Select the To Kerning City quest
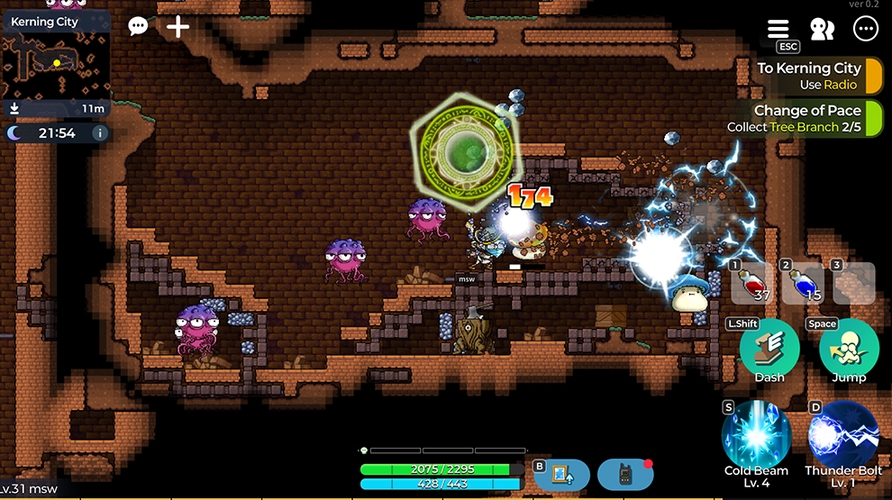892x500 pixels. pos(810,76)
